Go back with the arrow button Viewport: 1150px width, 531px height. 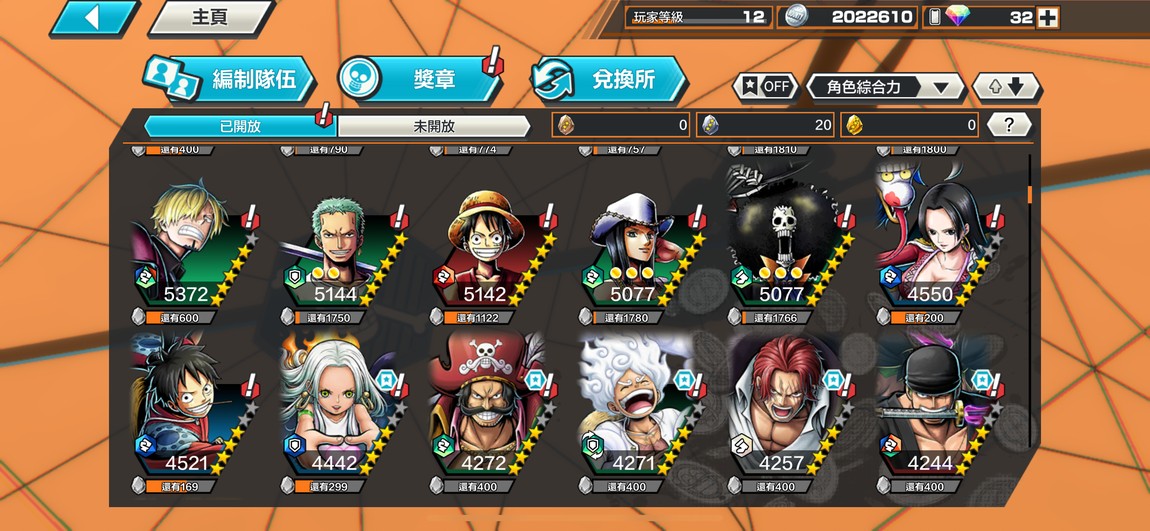point(93,18)
